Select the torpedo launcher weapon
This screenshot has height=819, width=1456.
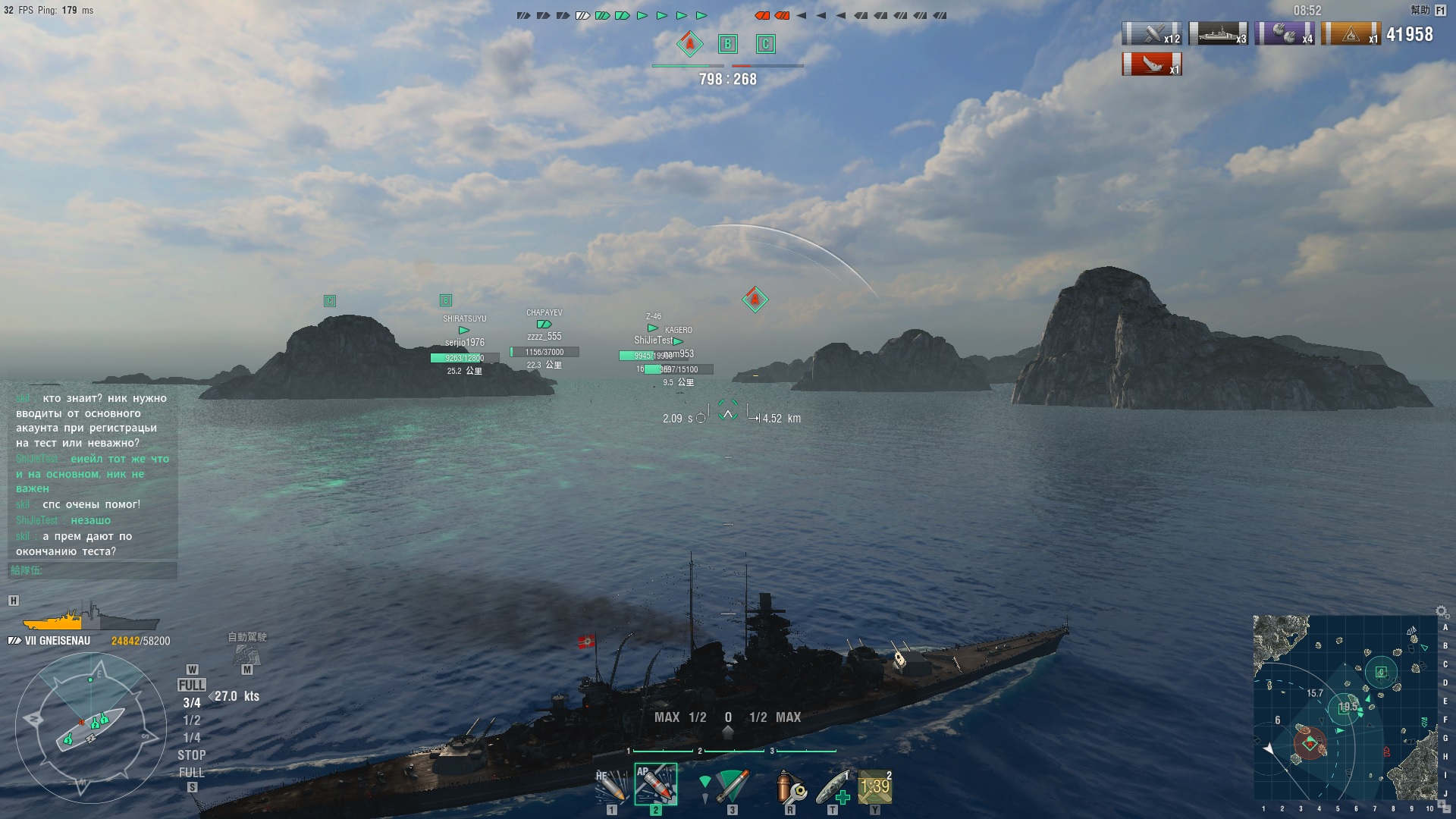[731, 786]
